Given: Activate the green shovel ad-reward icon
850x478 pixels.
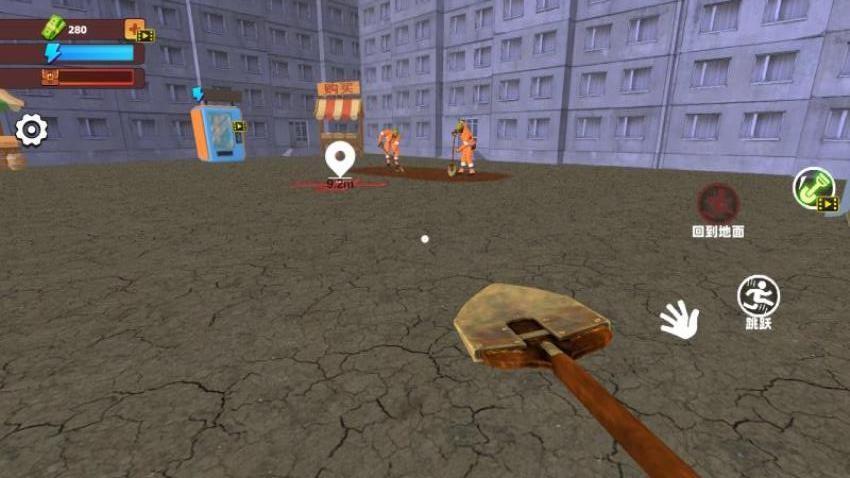Looking at the screenshot, I should click(814, 187).
